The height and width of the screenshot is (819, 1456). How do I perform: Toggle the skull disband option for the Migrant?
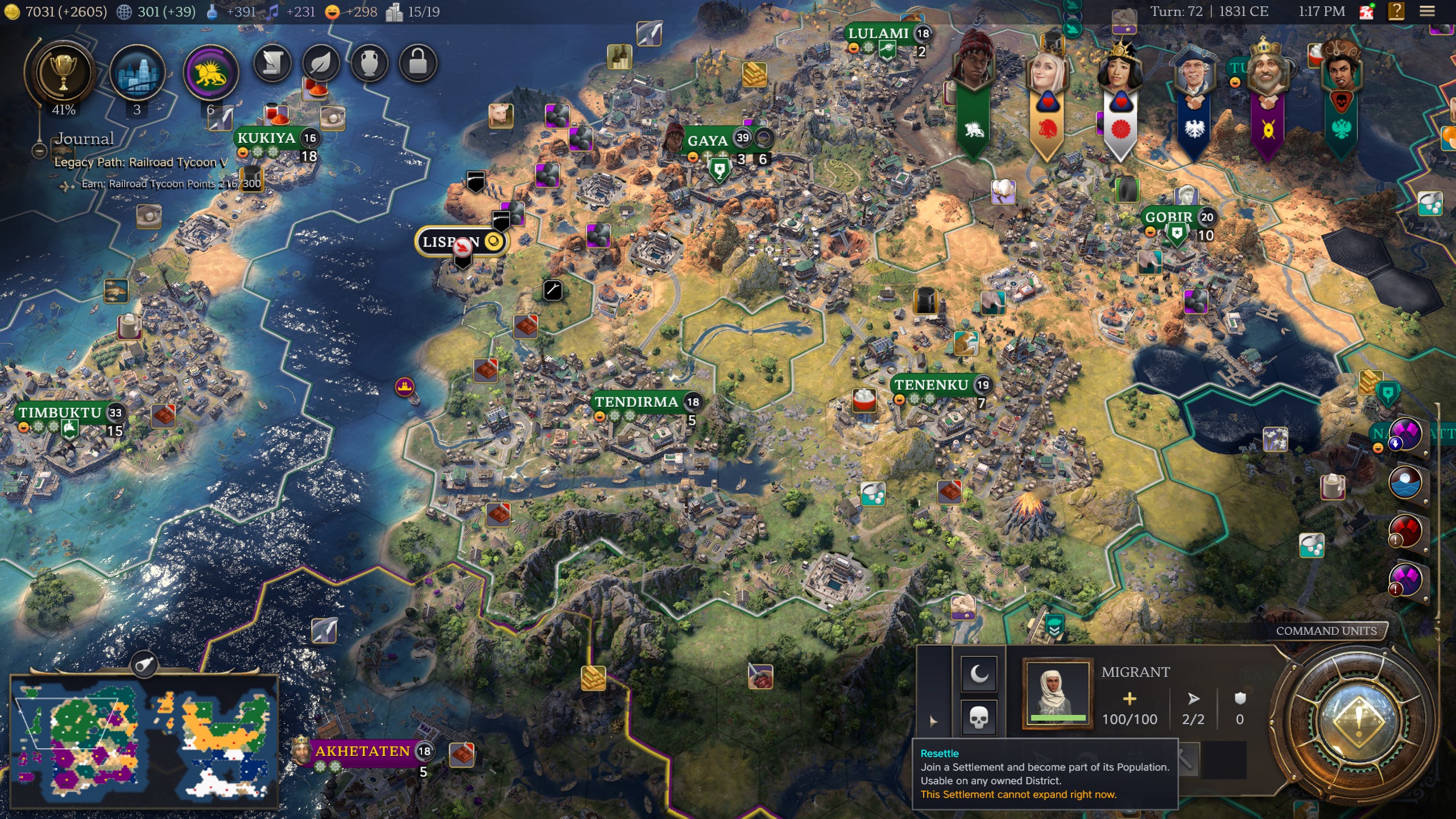[x=978, y=718]
